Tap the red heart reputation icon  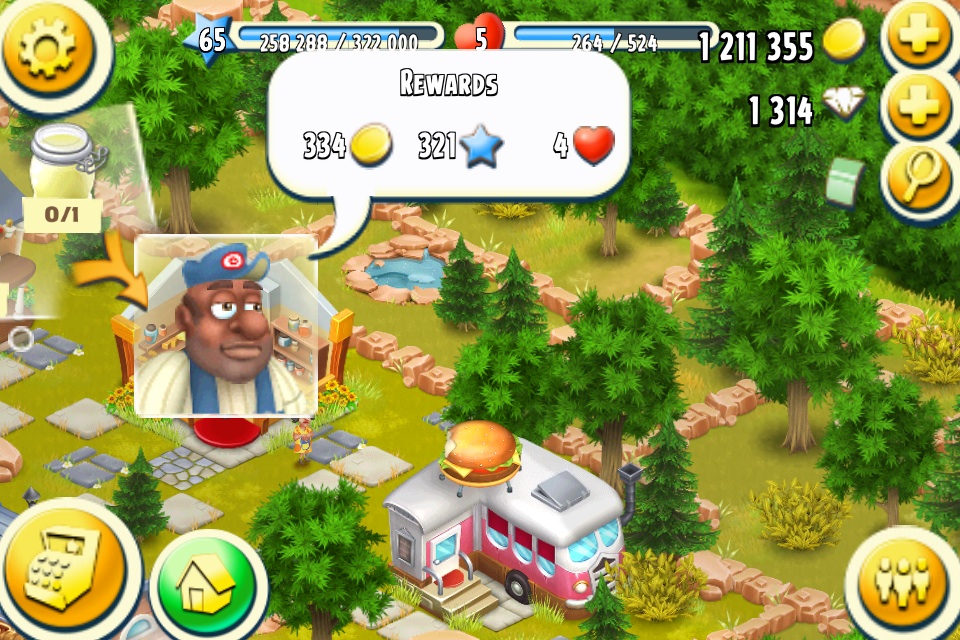click(480, 40)
